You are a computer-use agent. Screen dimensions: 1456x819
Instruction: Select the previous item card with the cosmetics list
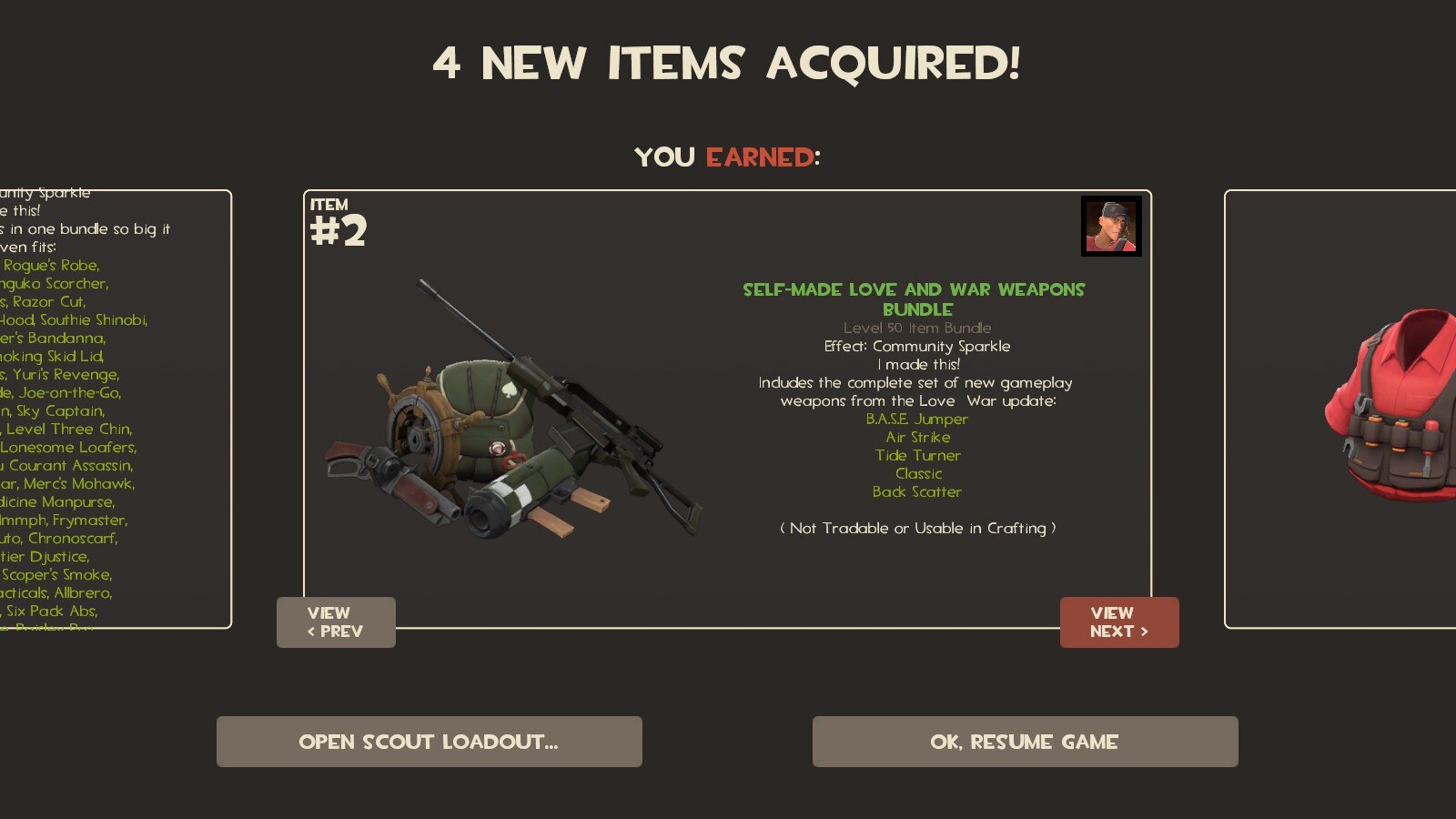(114, 409)
